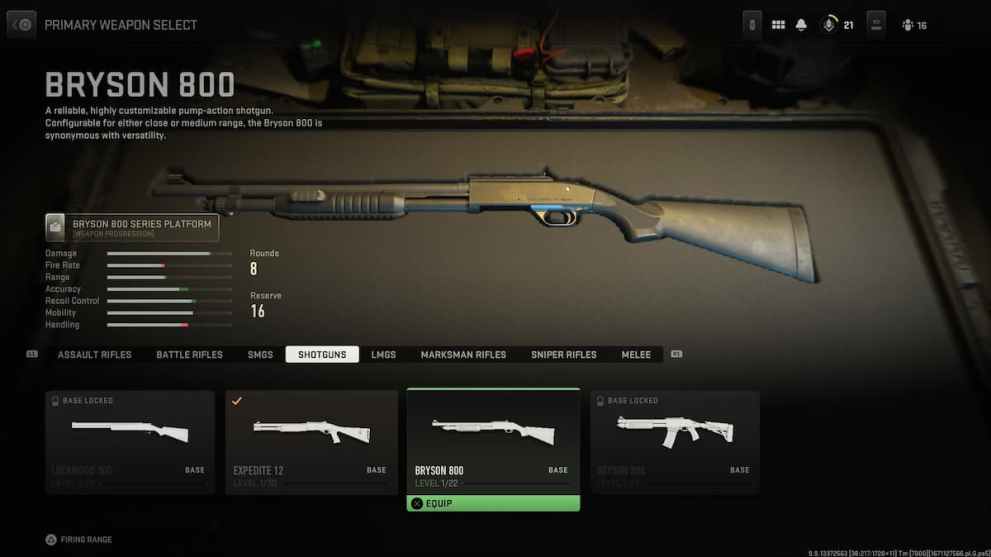Switch to the LMGs category
The width and height of the screenshot is (991, 557).
383,355
